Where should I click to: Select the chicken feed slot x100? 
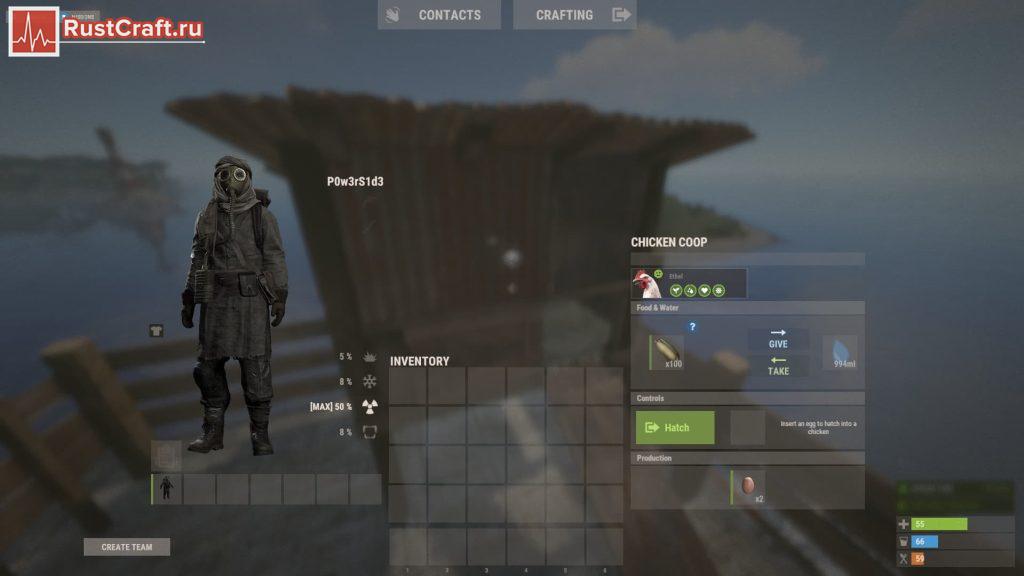[x=666, y=352]
